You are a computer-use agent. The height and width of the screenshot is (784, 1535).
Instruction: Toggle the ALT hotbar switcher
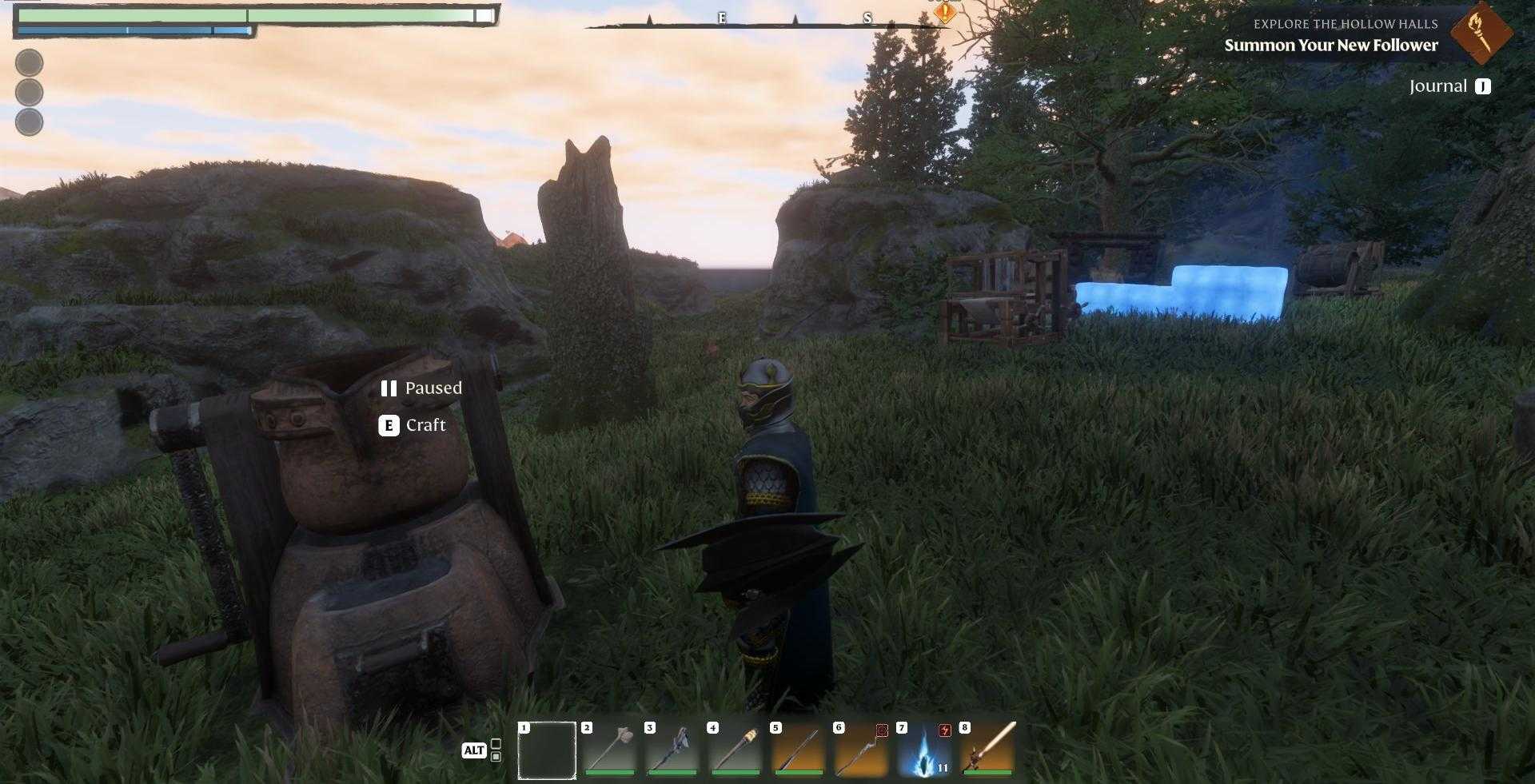click(x=475, y=750)
